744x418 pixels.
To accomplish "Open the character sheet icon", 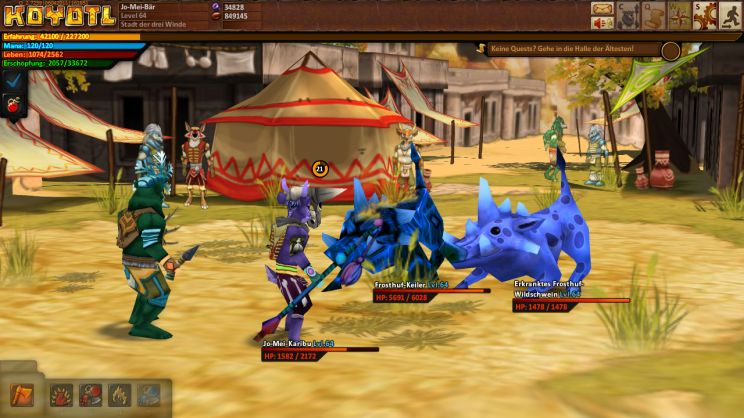I will point(628,15).
